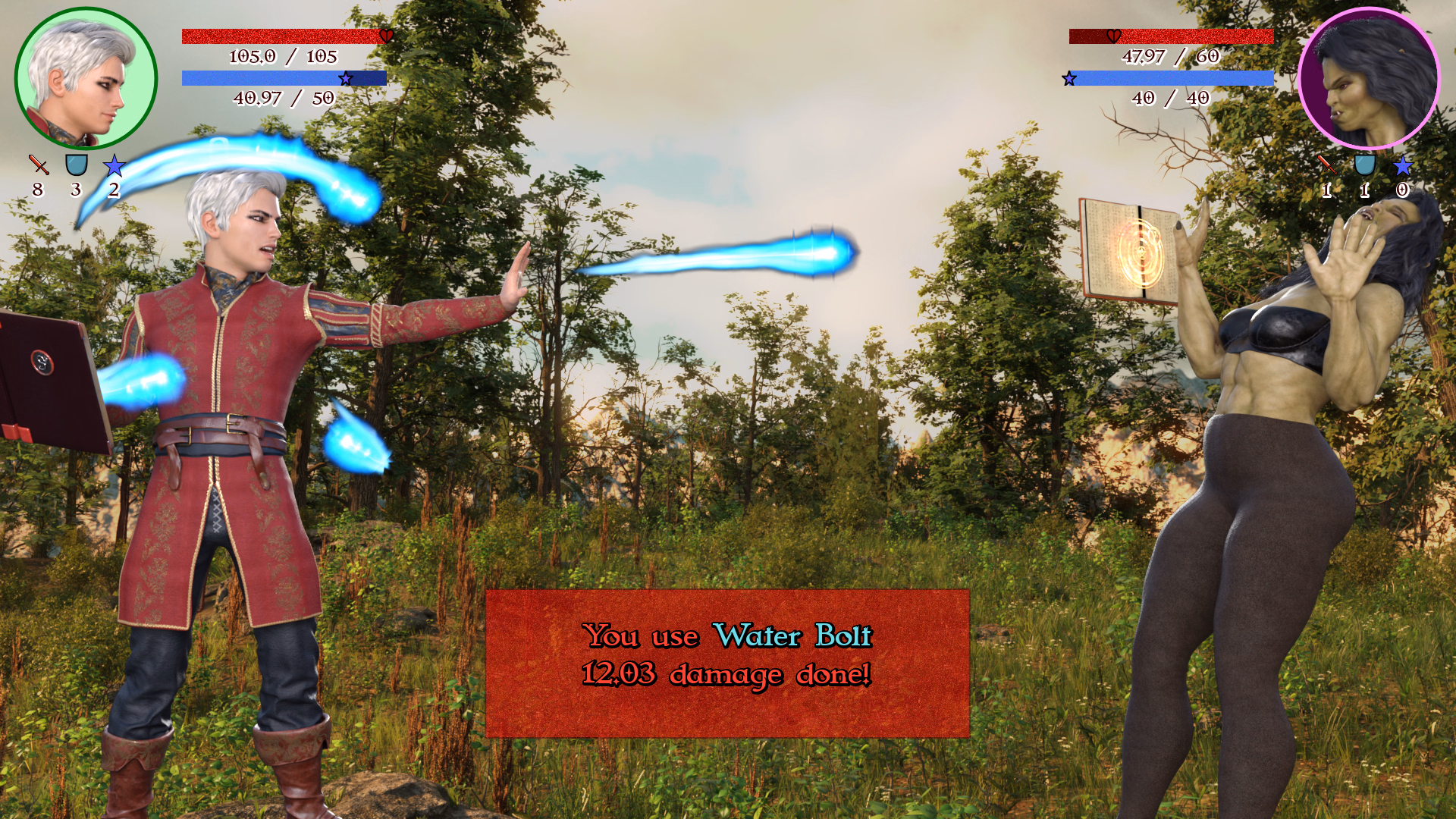Expand the orc's health readout 47.97 / 60
Image resolution: width=1456 pixels, height=819 pixels.
(x=1172, y=55)
